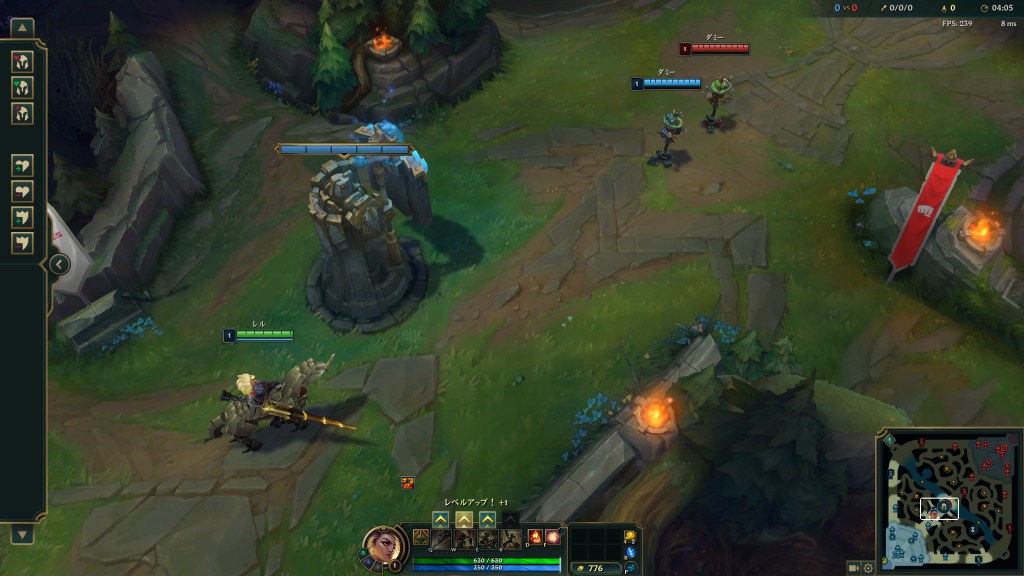Level up the W ability
This screenshot has width=1024, height=576.
[x=464, y=519]
